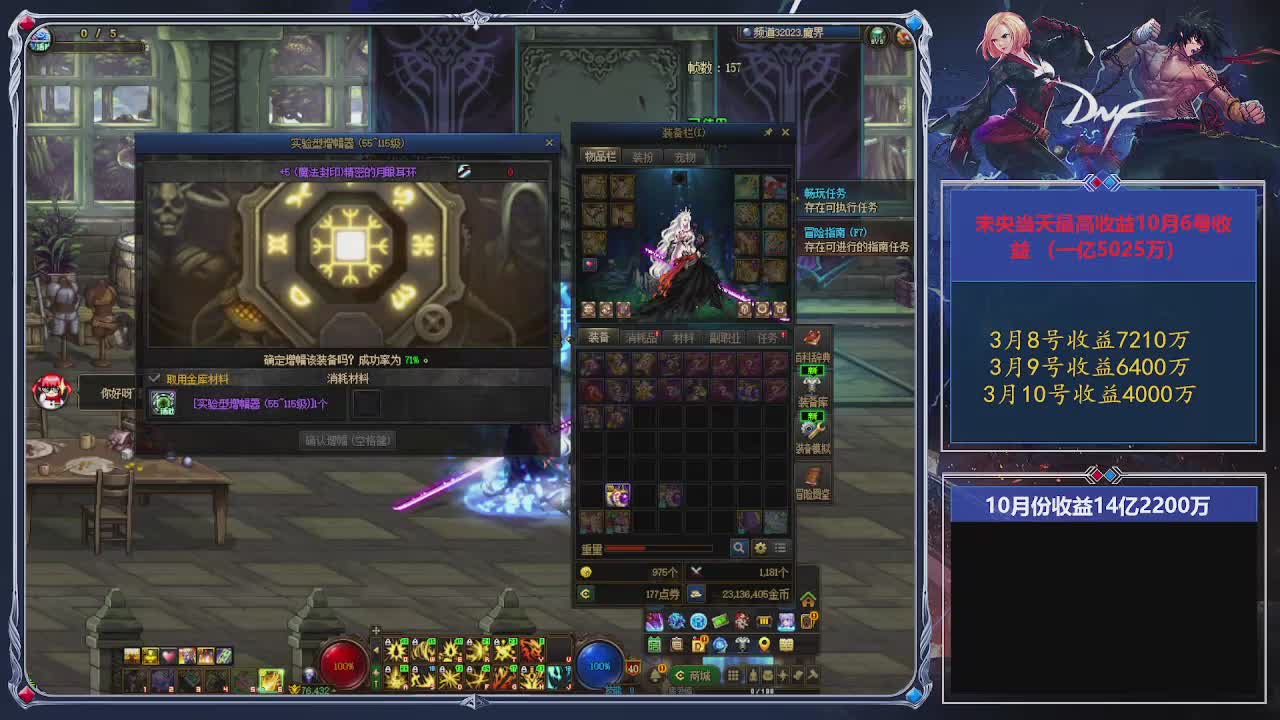1280x720 pixels.
Task: Confirm amplification with the 确认增幅 button
Action: click(348, 440)
